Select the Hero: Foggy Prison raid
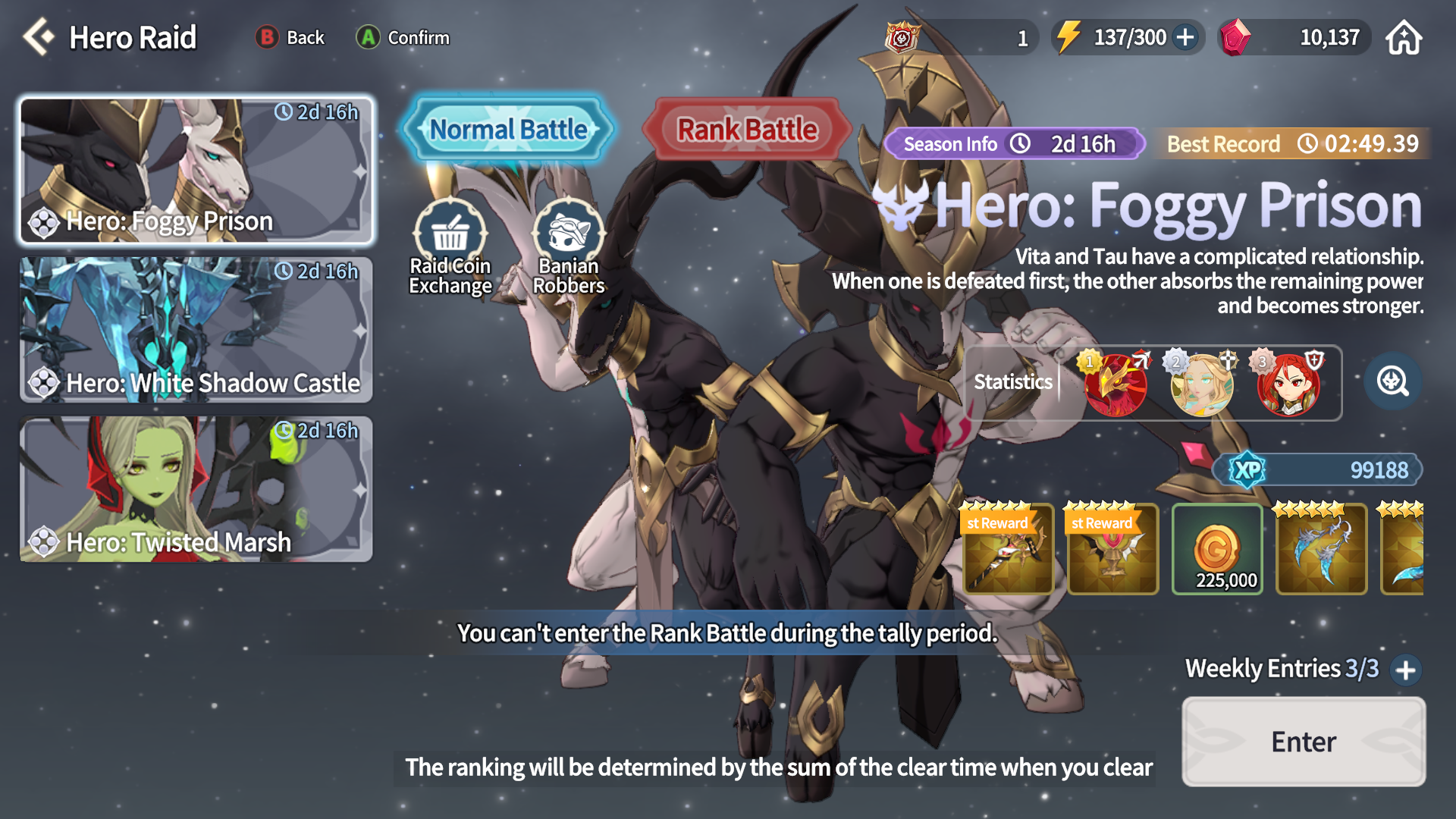 click(x=196, y=170)
